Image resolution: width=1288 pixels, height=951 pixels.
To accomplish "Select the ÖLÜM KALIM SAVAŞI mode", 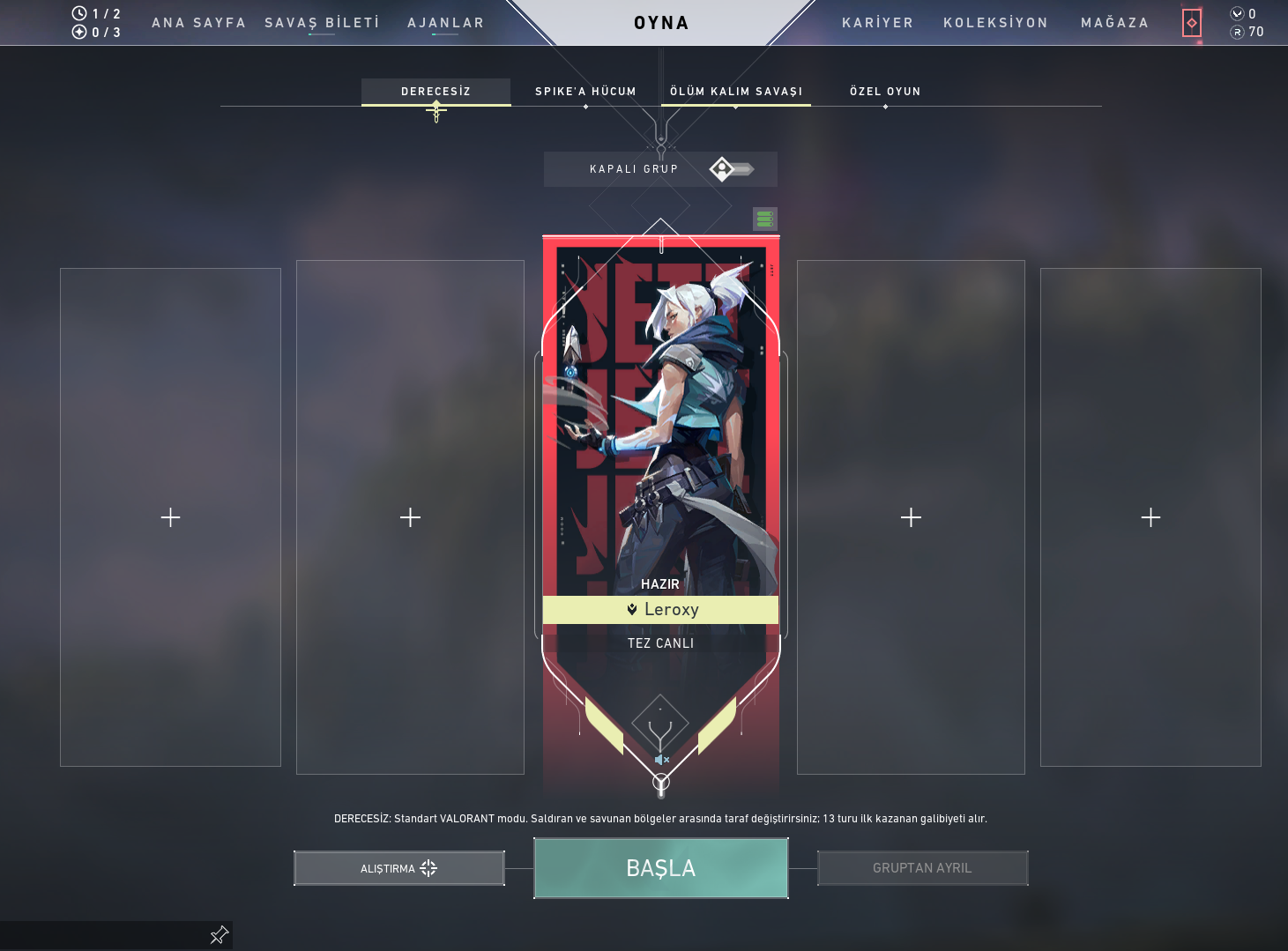I will (x=736, y=90).
